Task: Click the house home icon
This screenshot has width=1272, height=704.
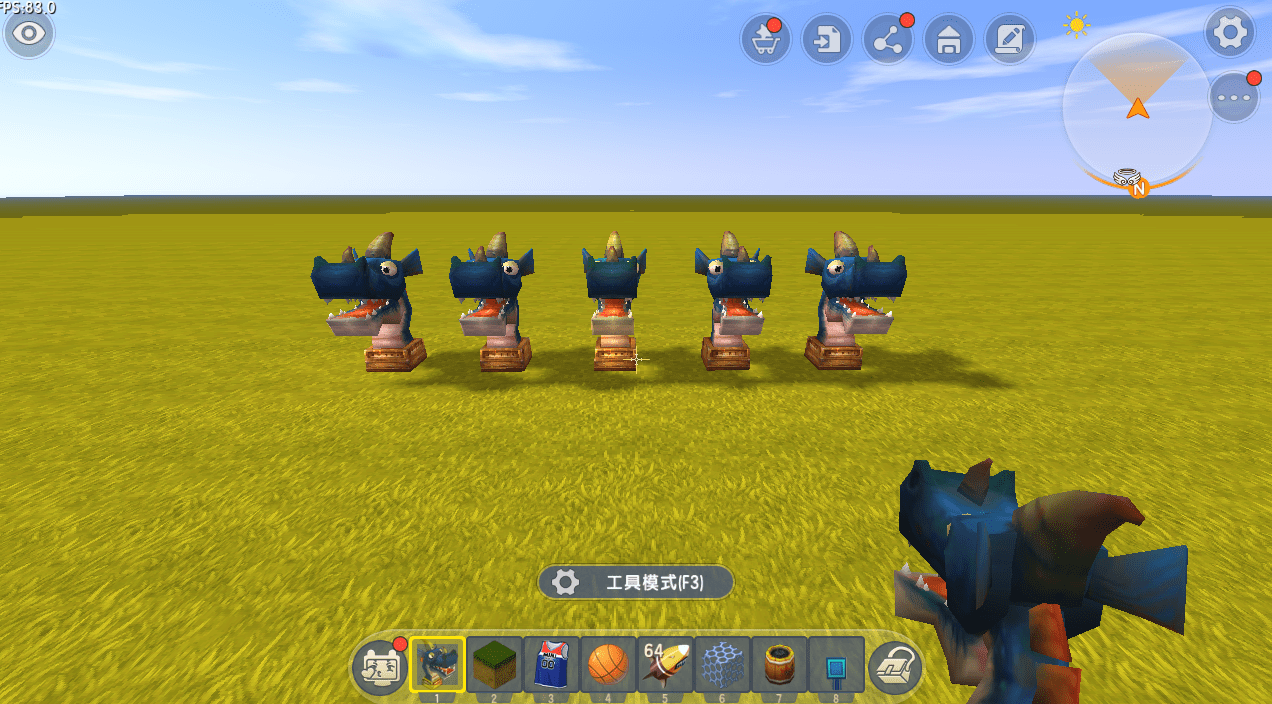Action: pyautogui.click(x=949, y=41)
